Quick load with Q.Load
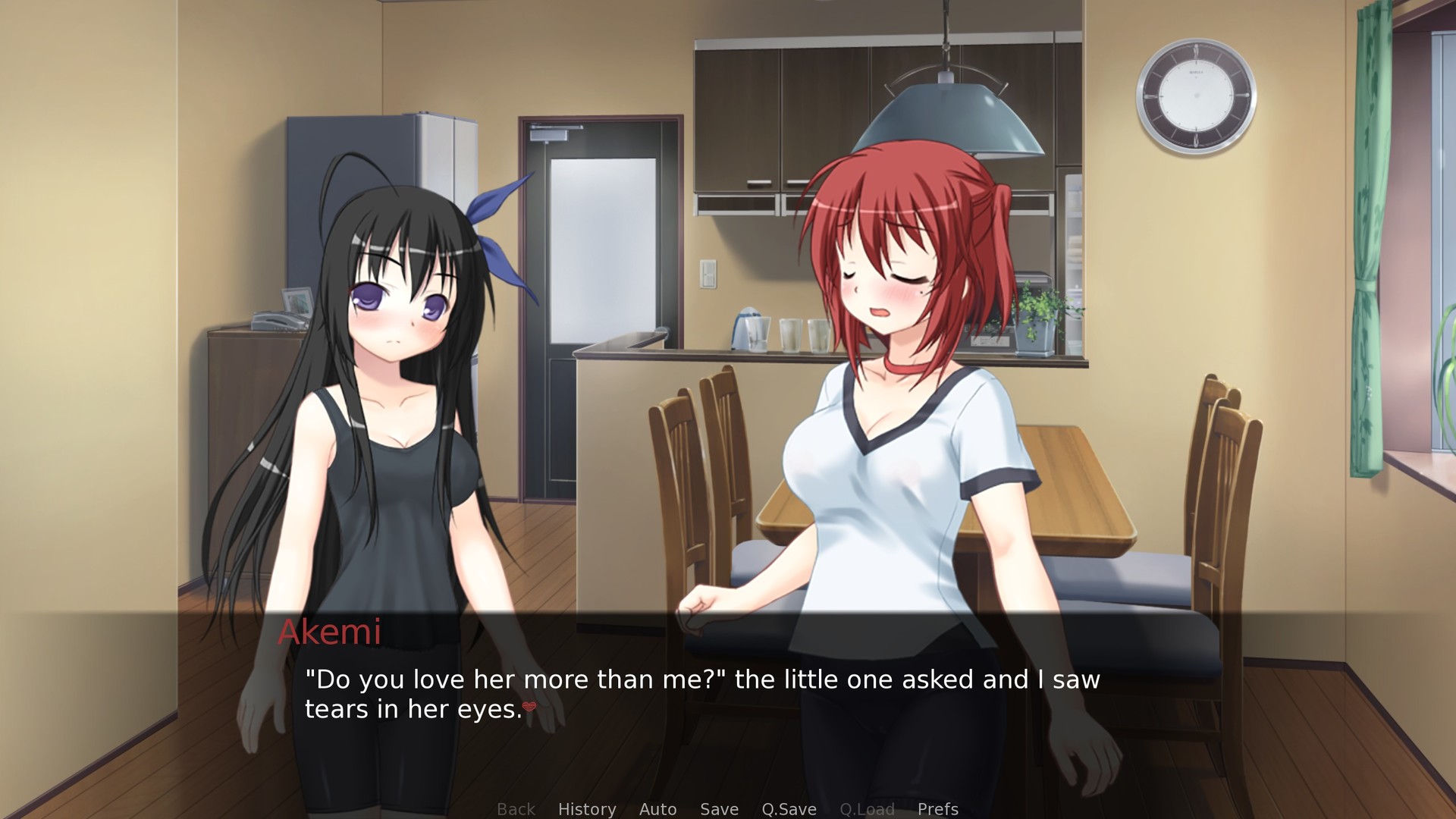Screen dimensions: 1456x819 coord(867,809)
